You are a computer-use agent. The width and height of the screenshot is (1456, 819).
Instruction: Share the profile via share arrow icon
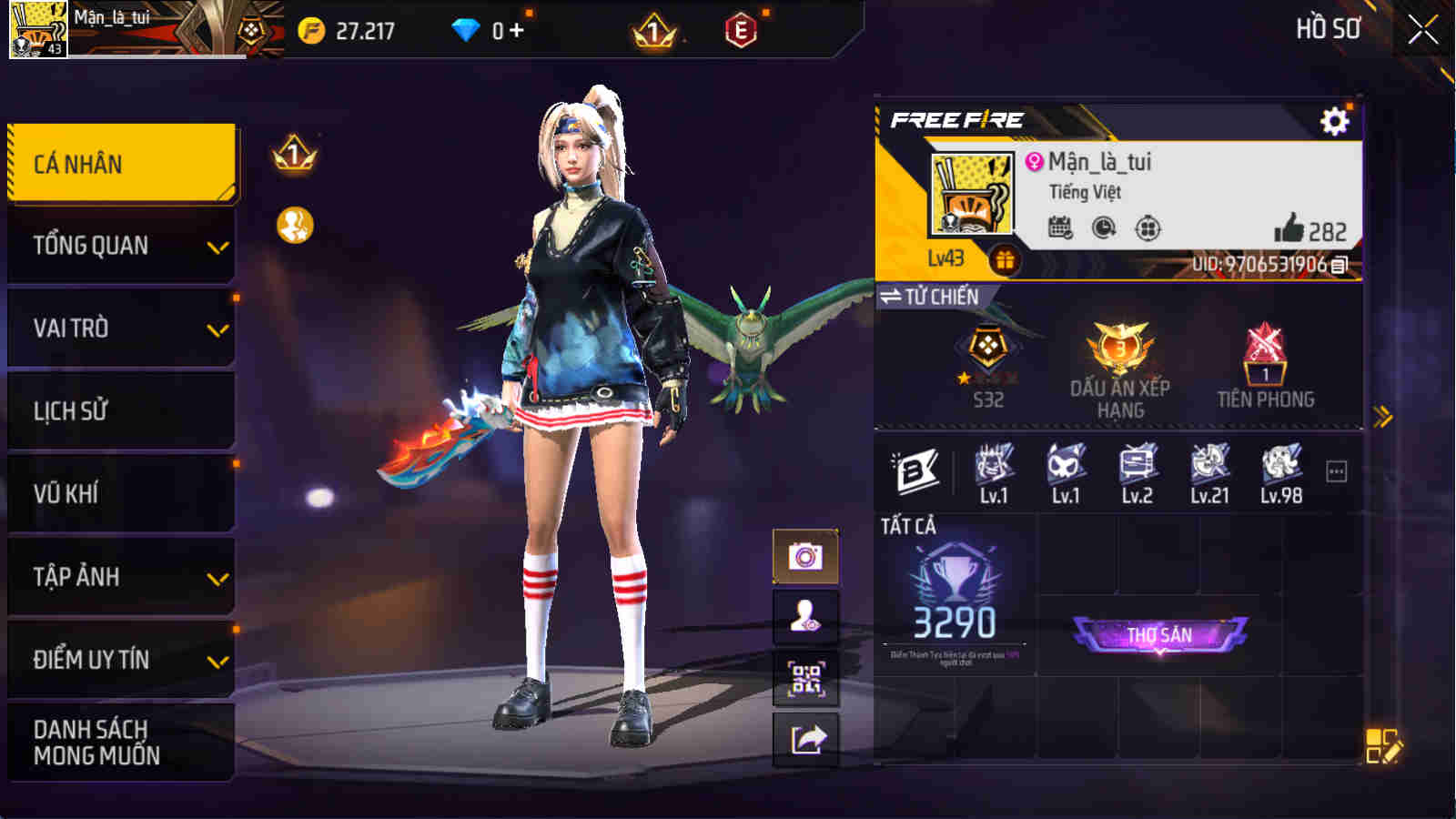804,739
